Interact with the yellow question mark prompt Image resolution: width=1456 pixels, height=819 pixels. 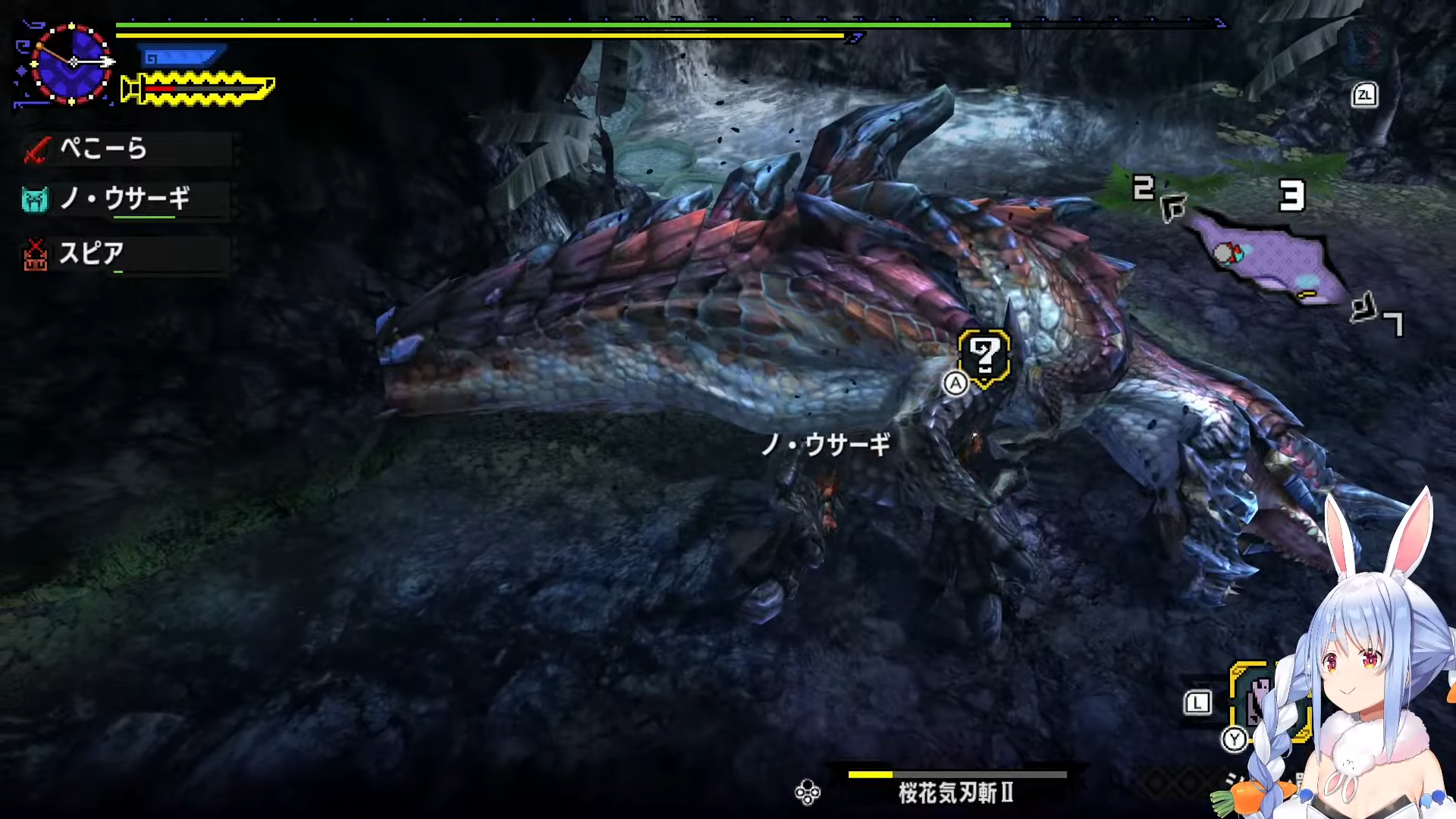[x=984, y=356]
